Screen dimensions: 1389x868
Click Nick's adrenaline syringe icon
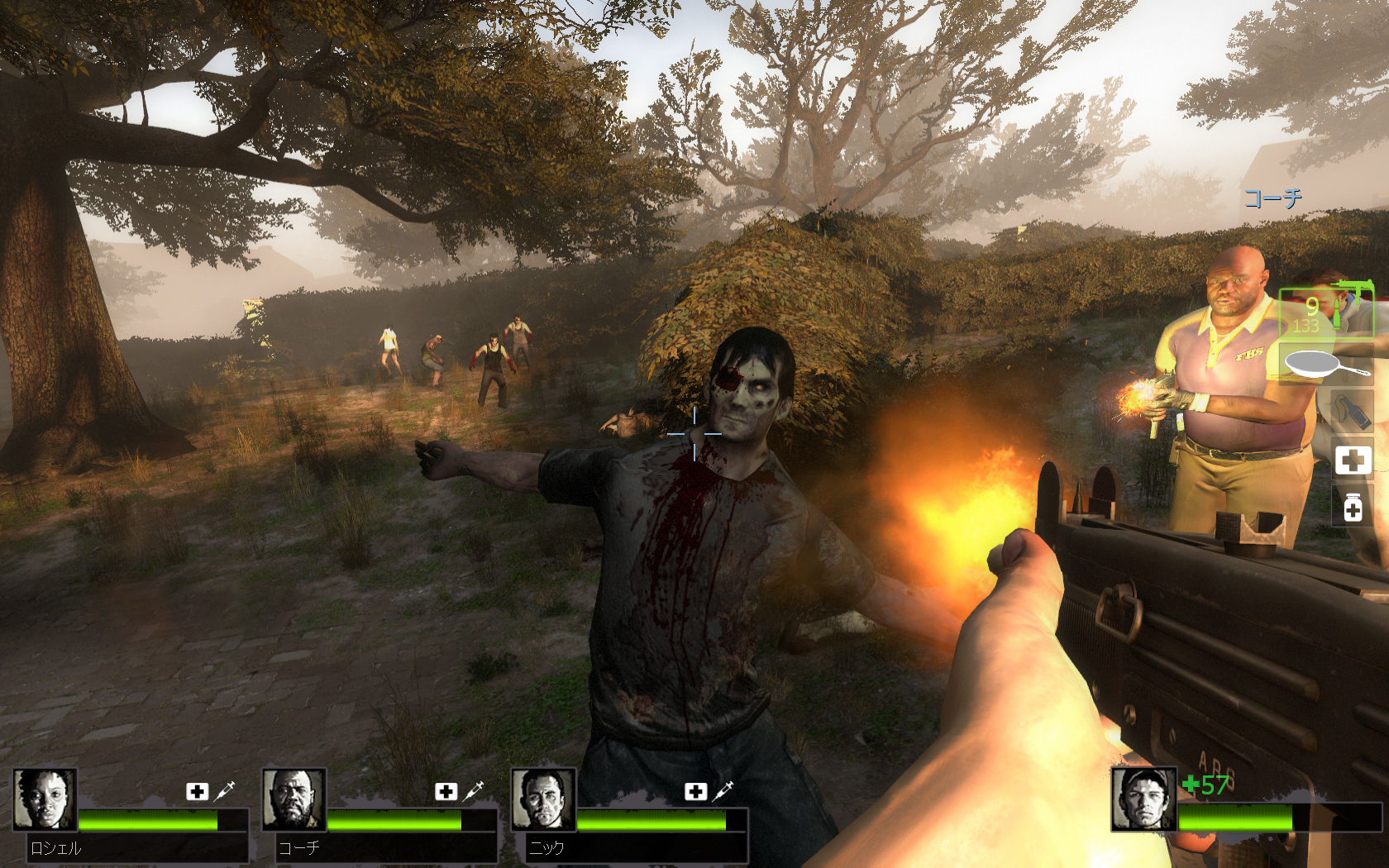[723, 791]
